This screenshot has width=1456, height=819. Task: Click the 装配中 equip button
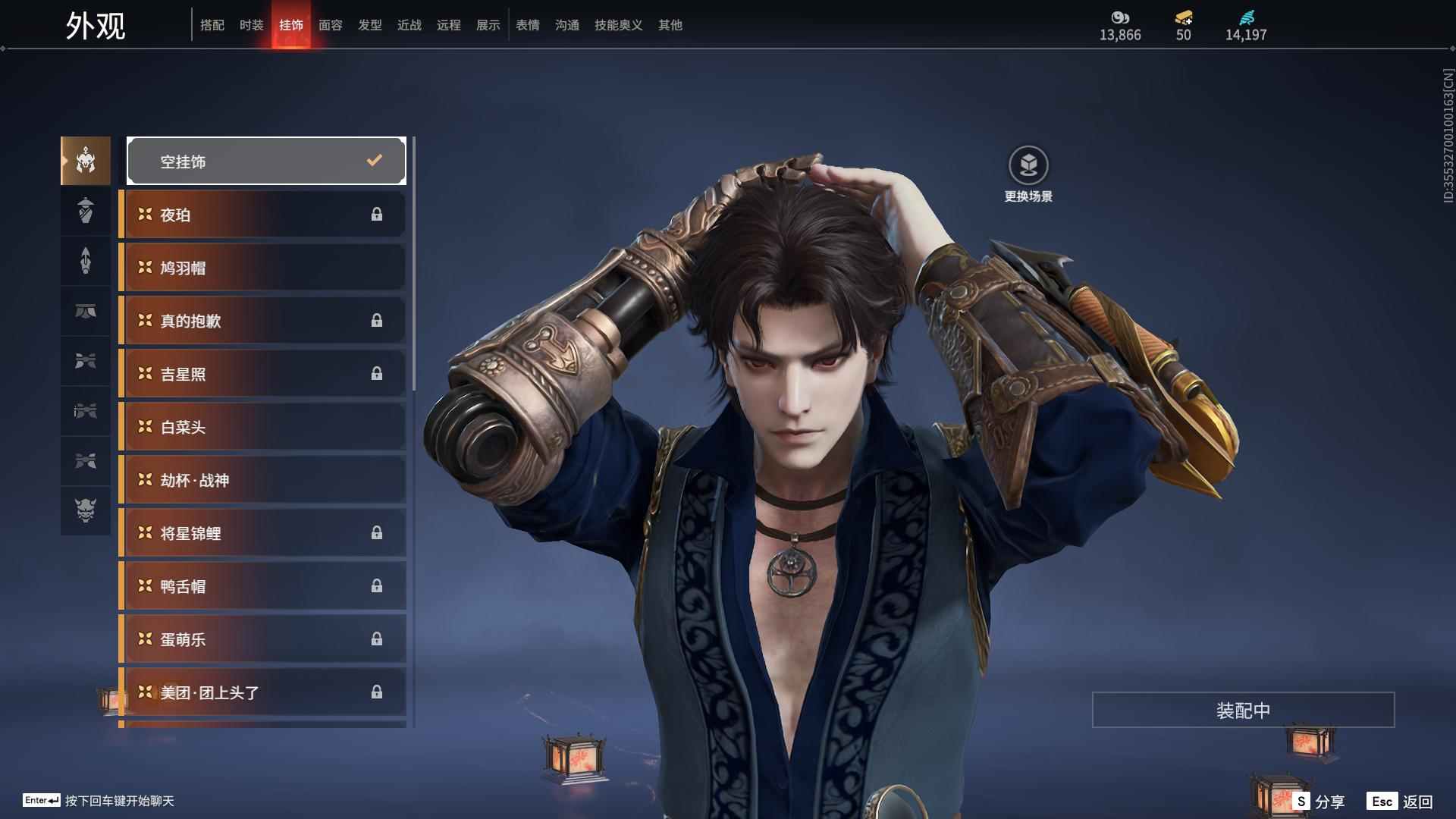coord(1243,710)
